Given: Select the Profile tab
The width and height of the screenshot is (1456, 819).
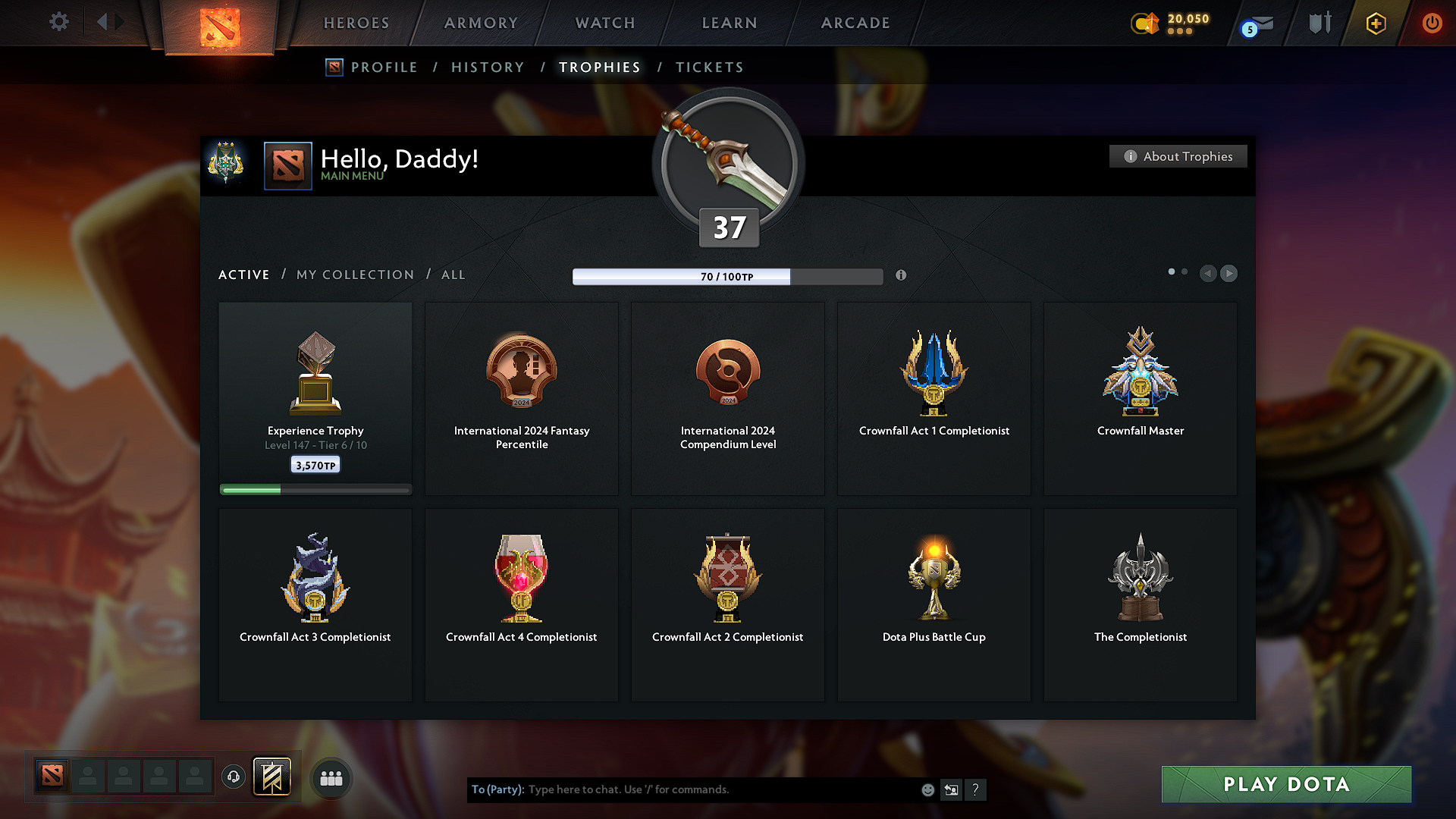Looking at the screenshot, I should coord(384,67).
